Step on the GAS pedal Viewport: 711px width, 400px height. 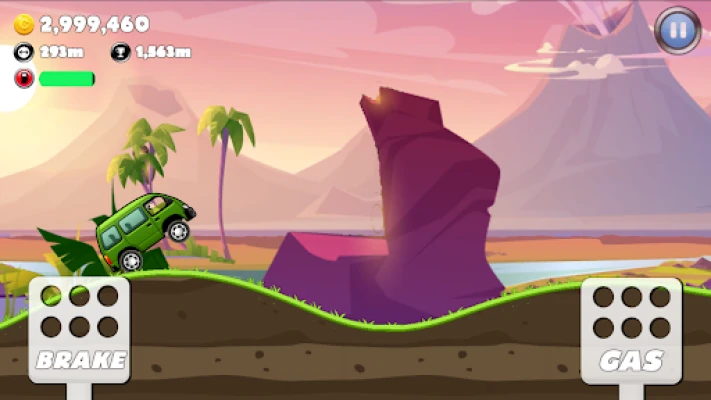point(632,330)
